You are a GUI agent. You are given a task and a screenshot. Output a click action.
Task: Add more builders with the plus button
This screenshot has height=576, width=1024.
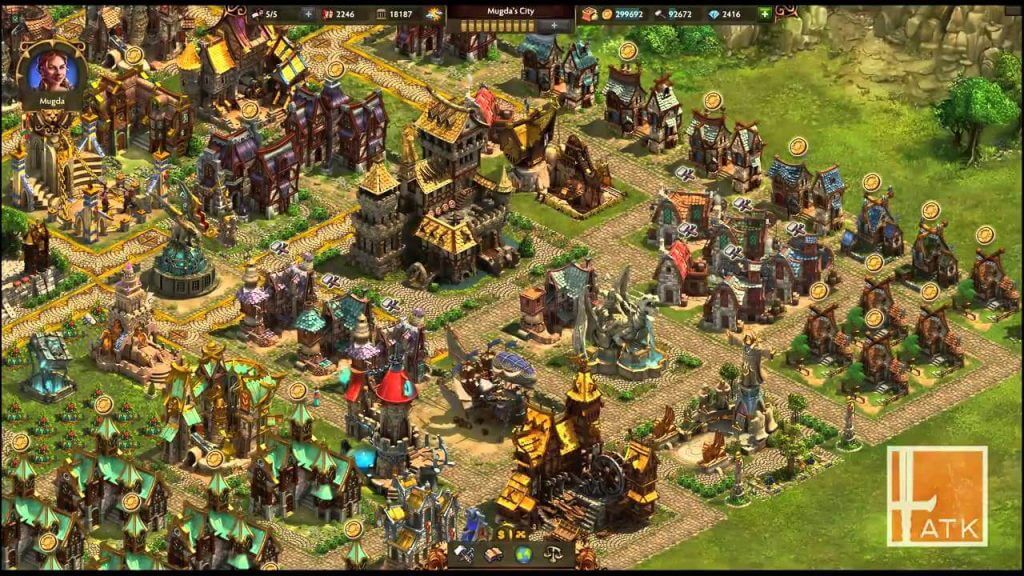(307, 14)
